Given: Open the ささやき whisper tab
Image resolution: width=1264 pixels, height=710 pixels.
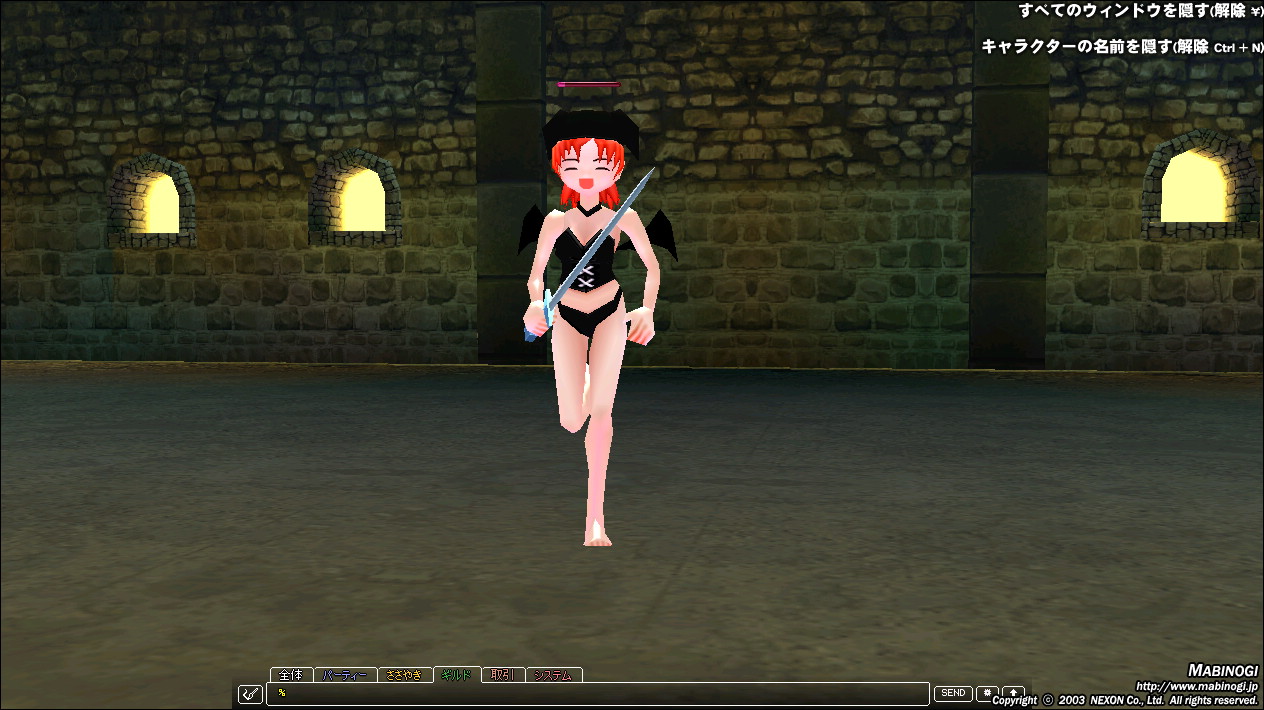Looking at the screenshot, I should tap(404, 675).
